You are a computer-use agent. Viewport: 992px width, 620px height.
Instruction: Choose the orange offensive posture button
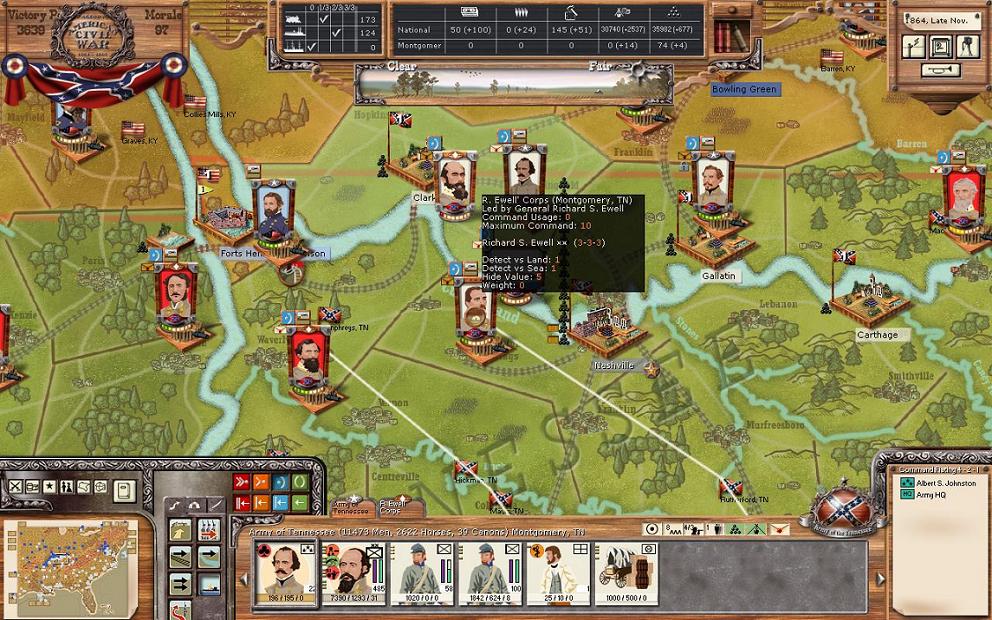tap(261, 483)
